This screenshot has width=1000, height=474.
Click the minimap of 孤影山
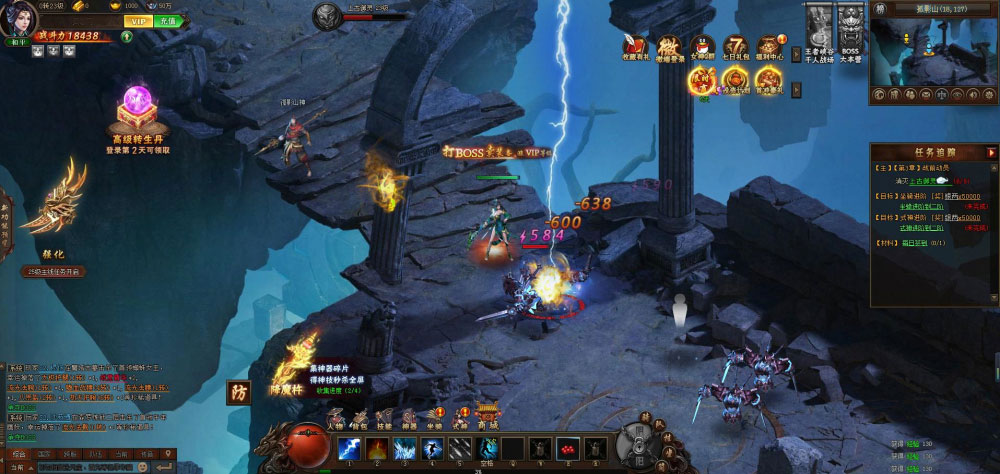[933, 50]
